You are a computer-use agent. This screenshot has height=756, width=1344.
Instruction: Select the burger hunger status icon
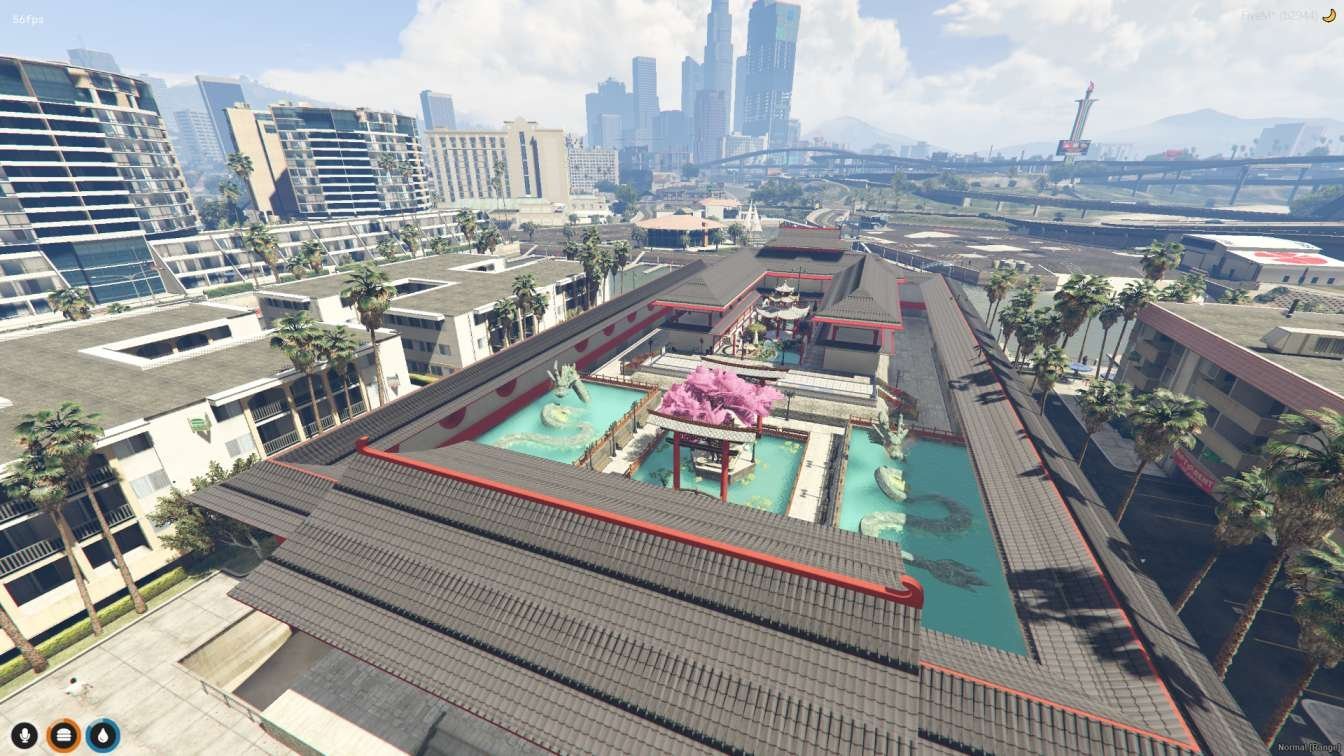point(63,736)
